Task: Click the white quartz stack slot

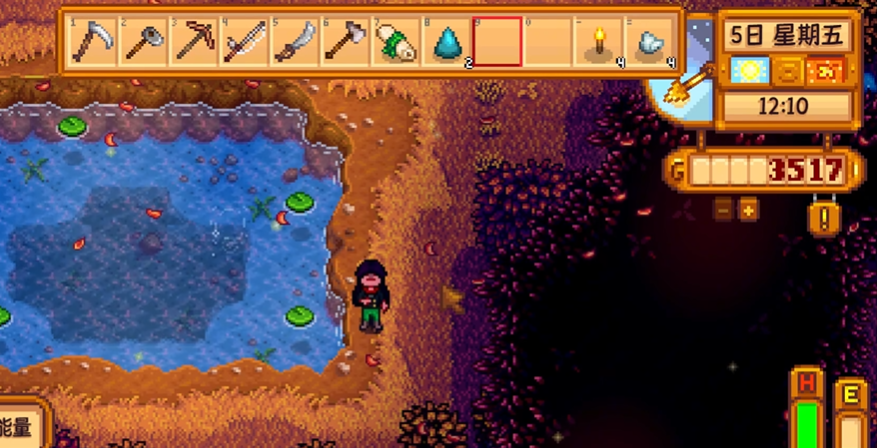Action: tap(650, 41)
